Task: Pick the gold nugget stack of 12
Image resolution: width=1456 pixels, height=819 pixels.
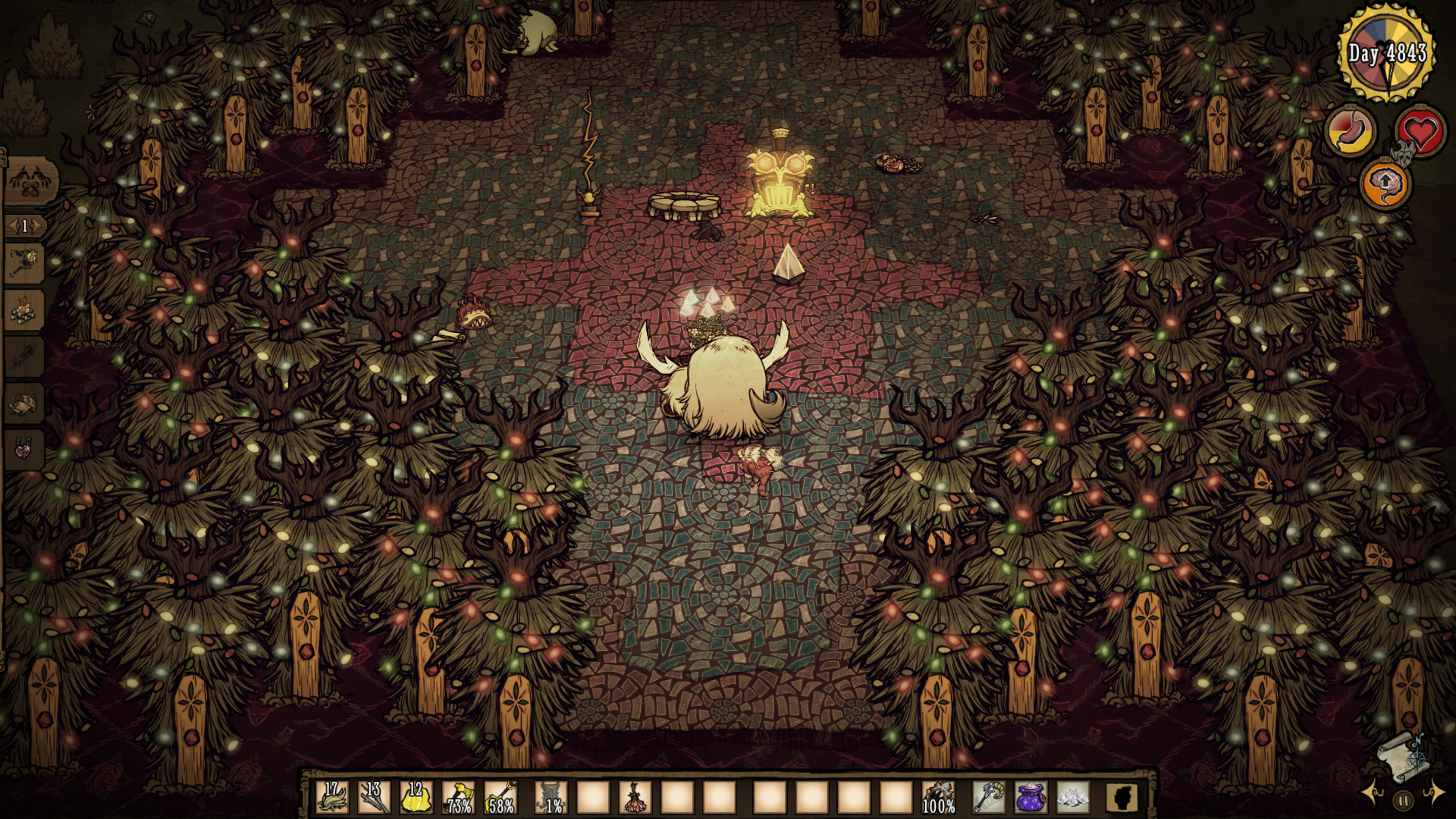Action: click(416, 798)
